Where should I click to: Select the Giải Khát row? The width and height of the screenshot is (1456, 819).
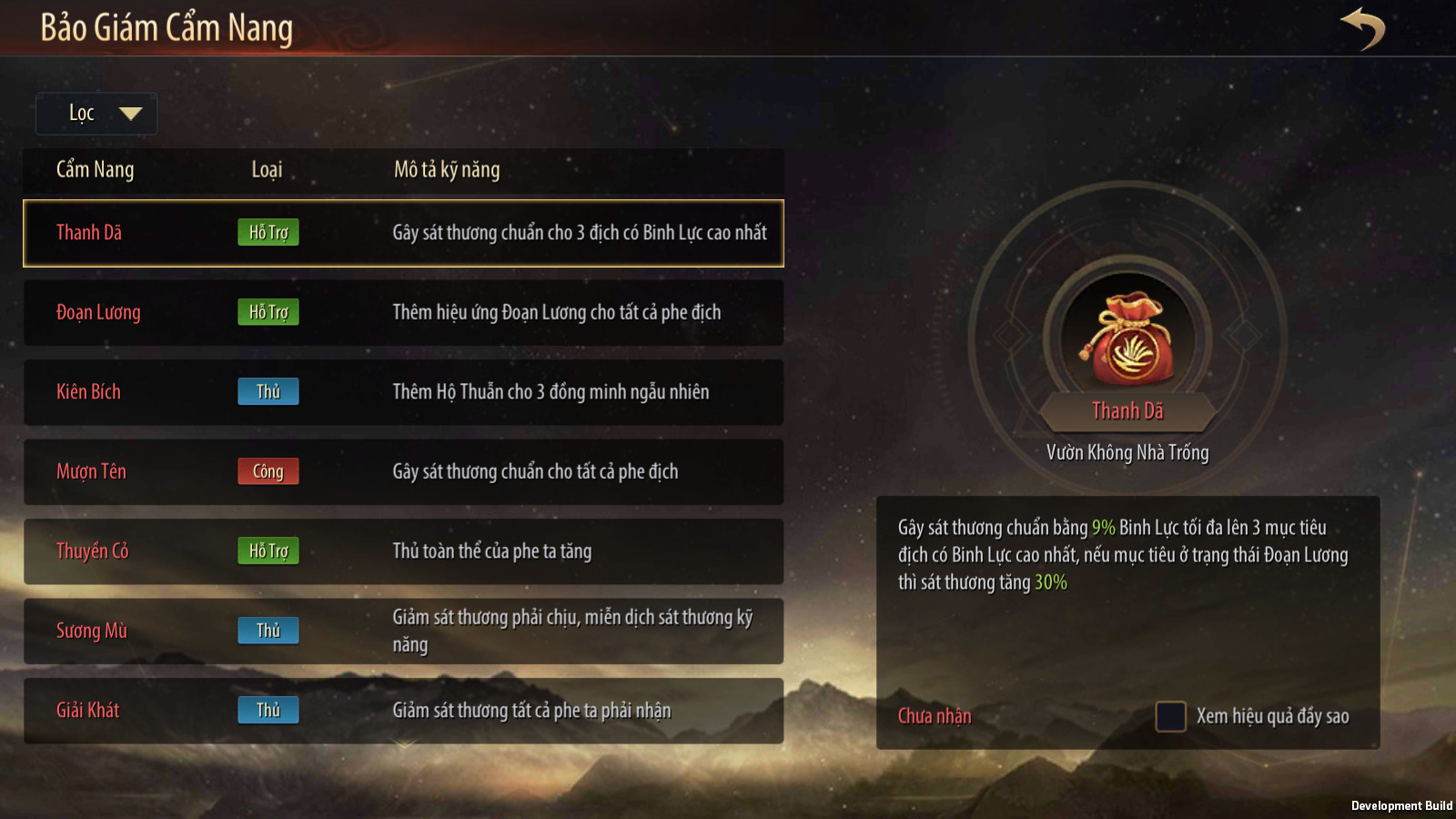pyautogui.click(x=403, y=711)
